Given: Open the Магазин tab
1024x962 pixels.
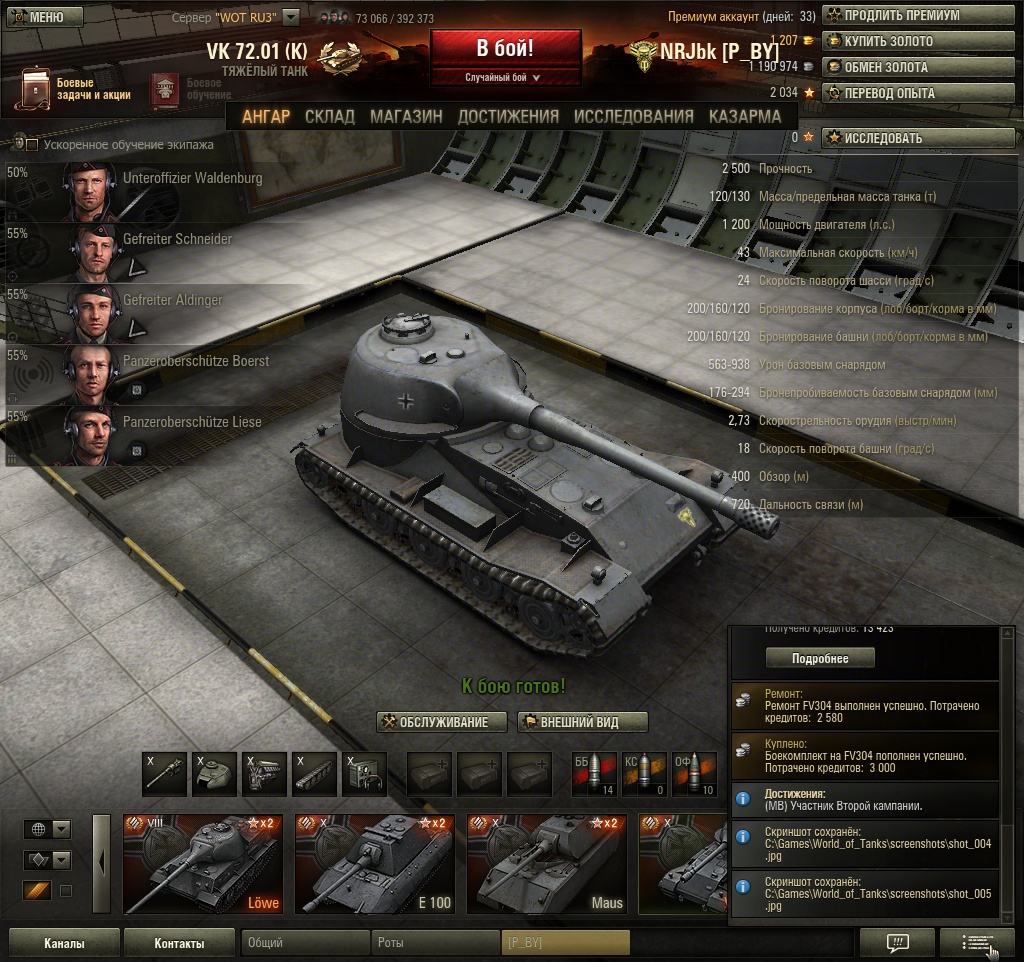Looking at the screenshot, I should click(x=406, y=116).
